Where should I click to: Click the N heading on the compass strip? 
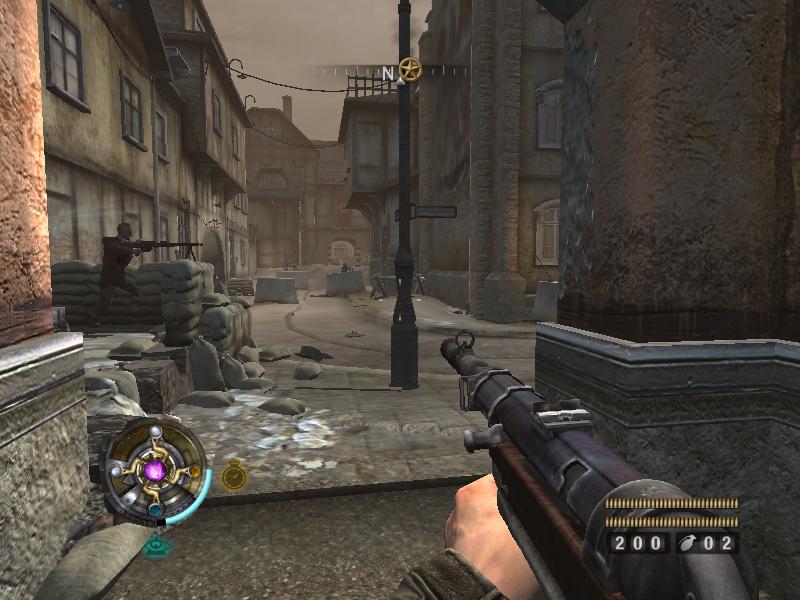pyautogui.click(x=388, y=73)
